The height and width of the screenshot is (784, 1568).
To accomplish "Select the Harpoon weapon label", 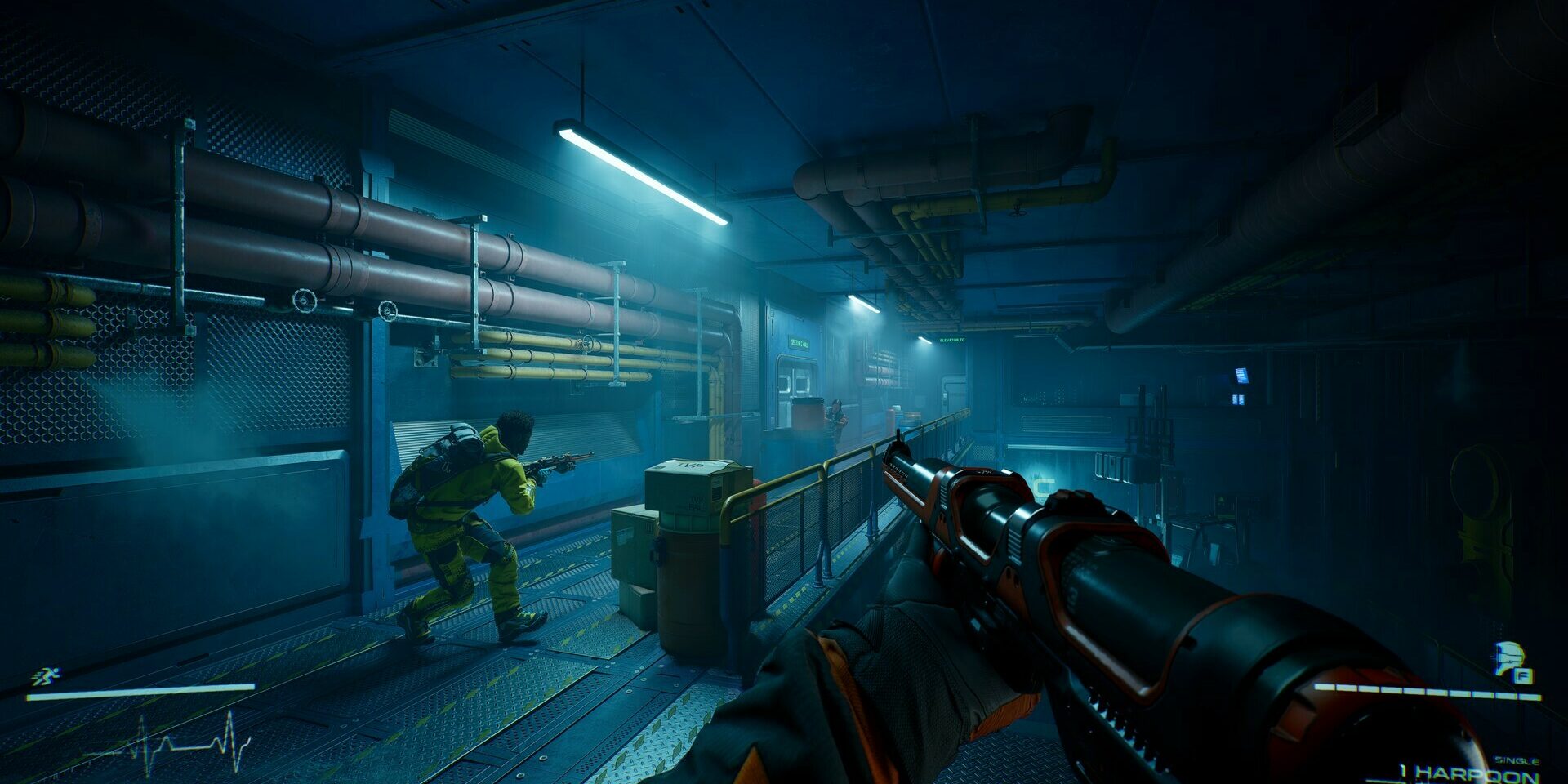I will (1468, 773).
